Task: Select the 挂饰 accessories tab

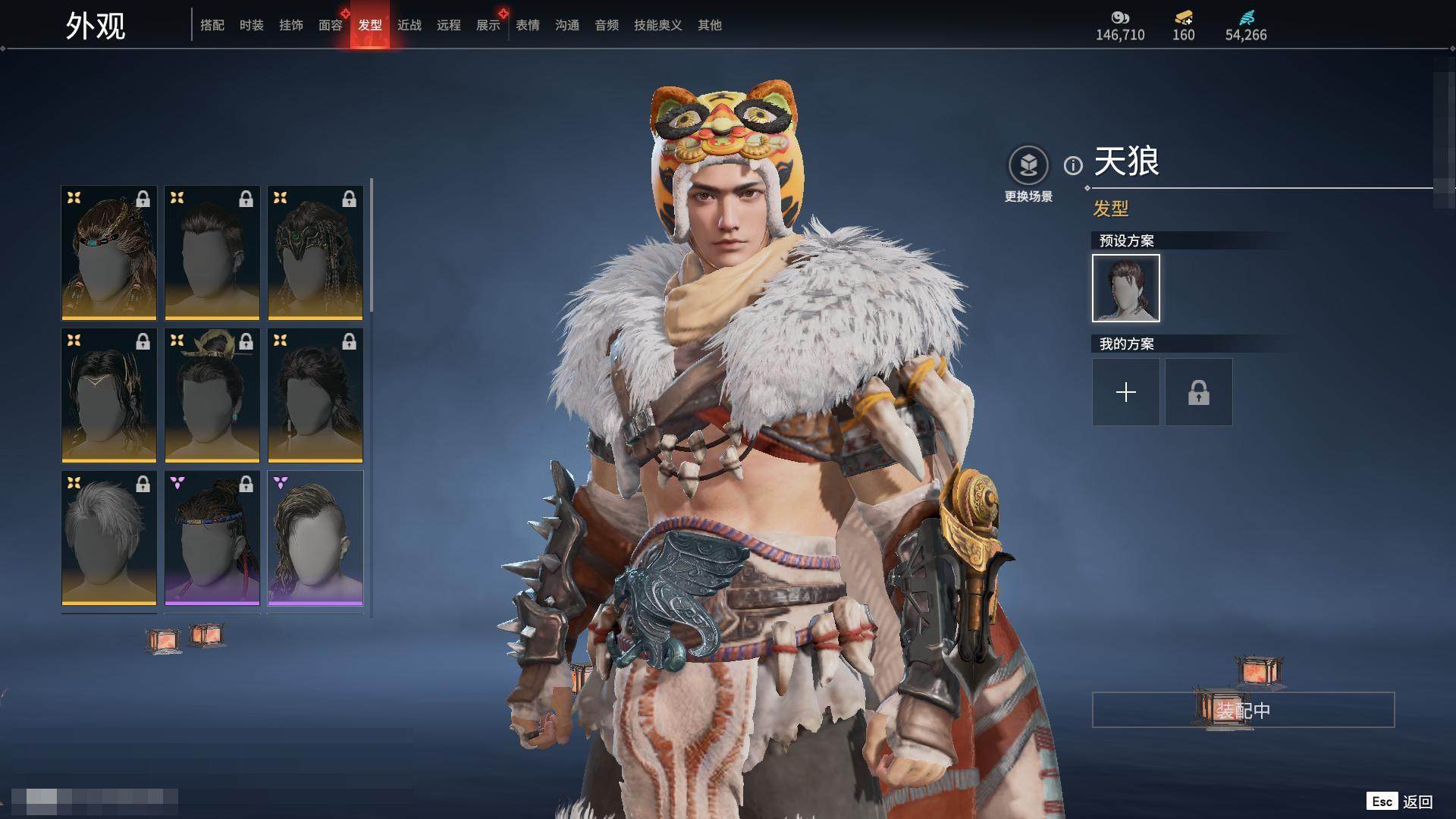Action: 291,26
